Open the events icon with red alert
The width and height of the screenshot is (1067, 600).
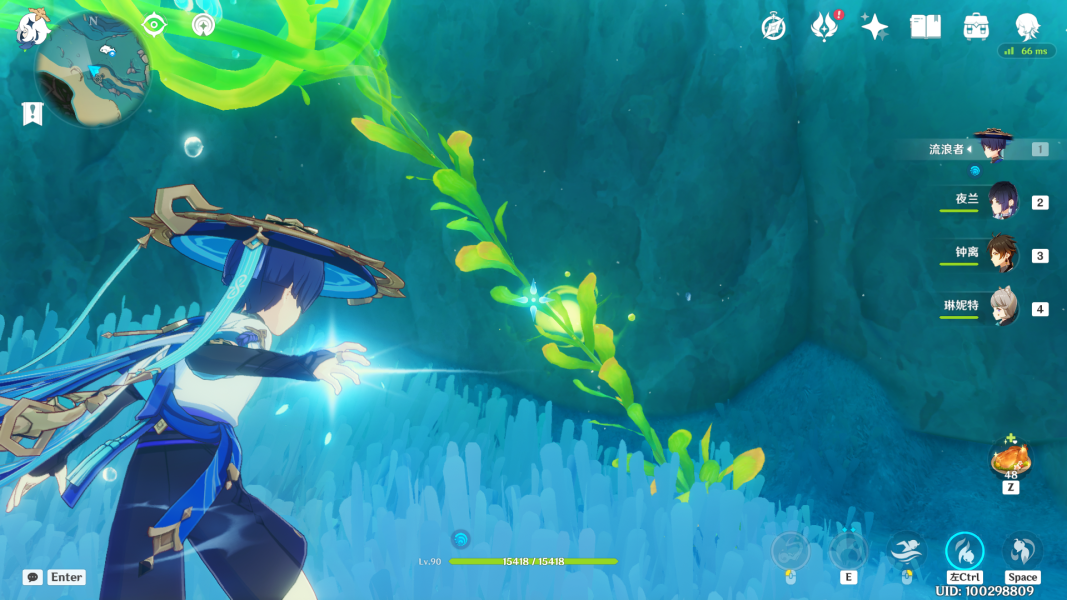823,27
